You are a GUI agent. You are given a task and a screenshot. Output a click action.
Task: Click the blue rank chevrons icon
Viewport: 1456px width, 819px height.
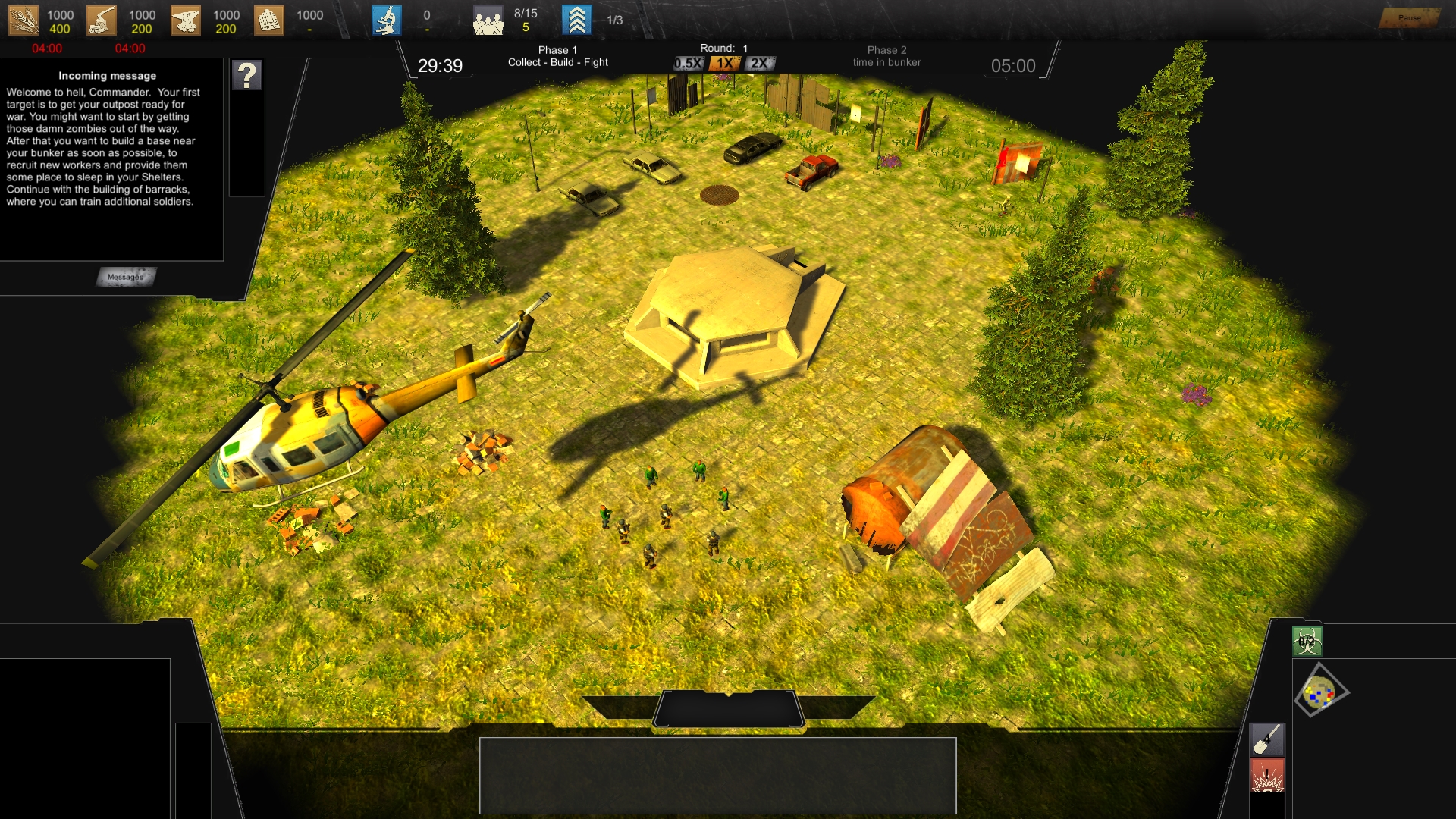[x=576, y=20]
